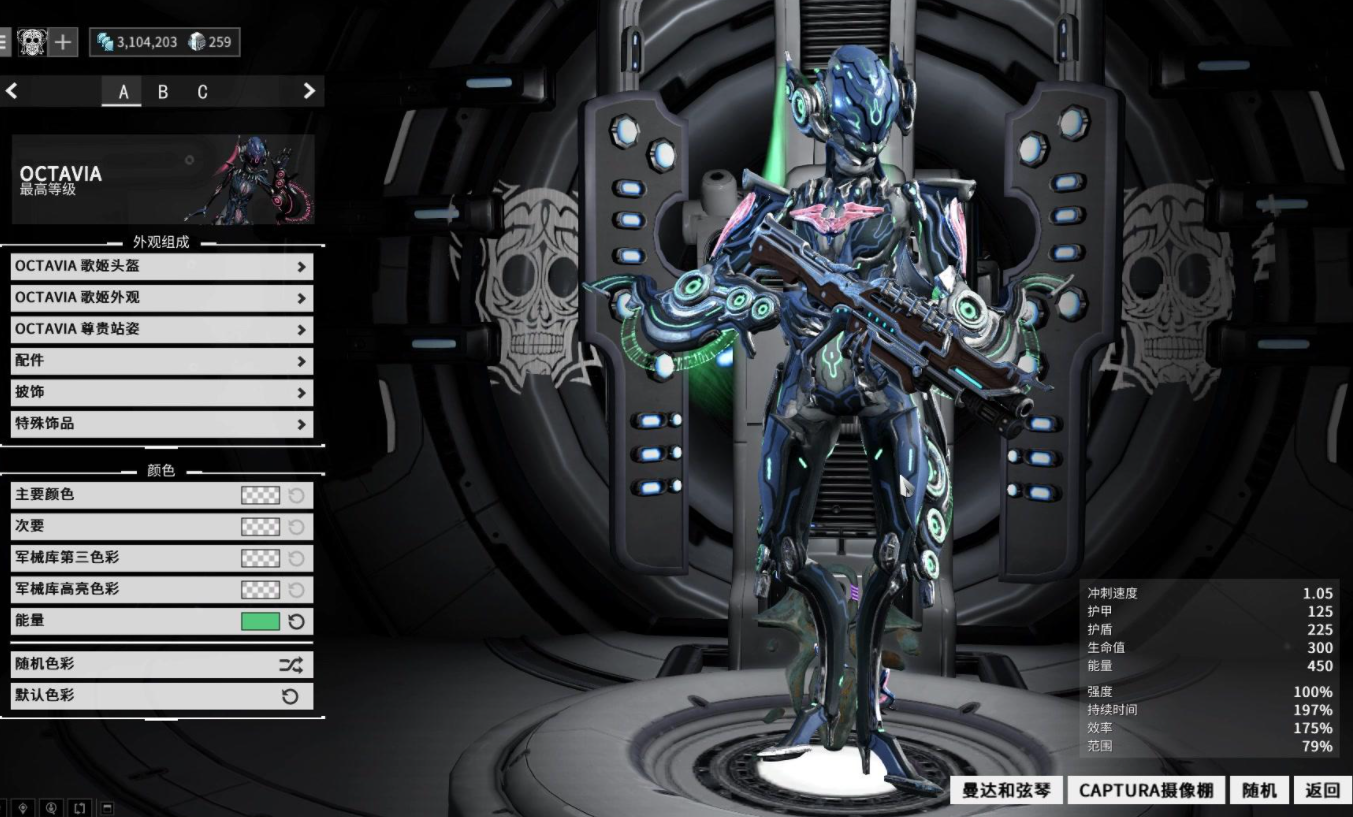Open the 配件 attachments menu
The height and width of the screenshot is (817, 1353).
click(x=161, y=361)
